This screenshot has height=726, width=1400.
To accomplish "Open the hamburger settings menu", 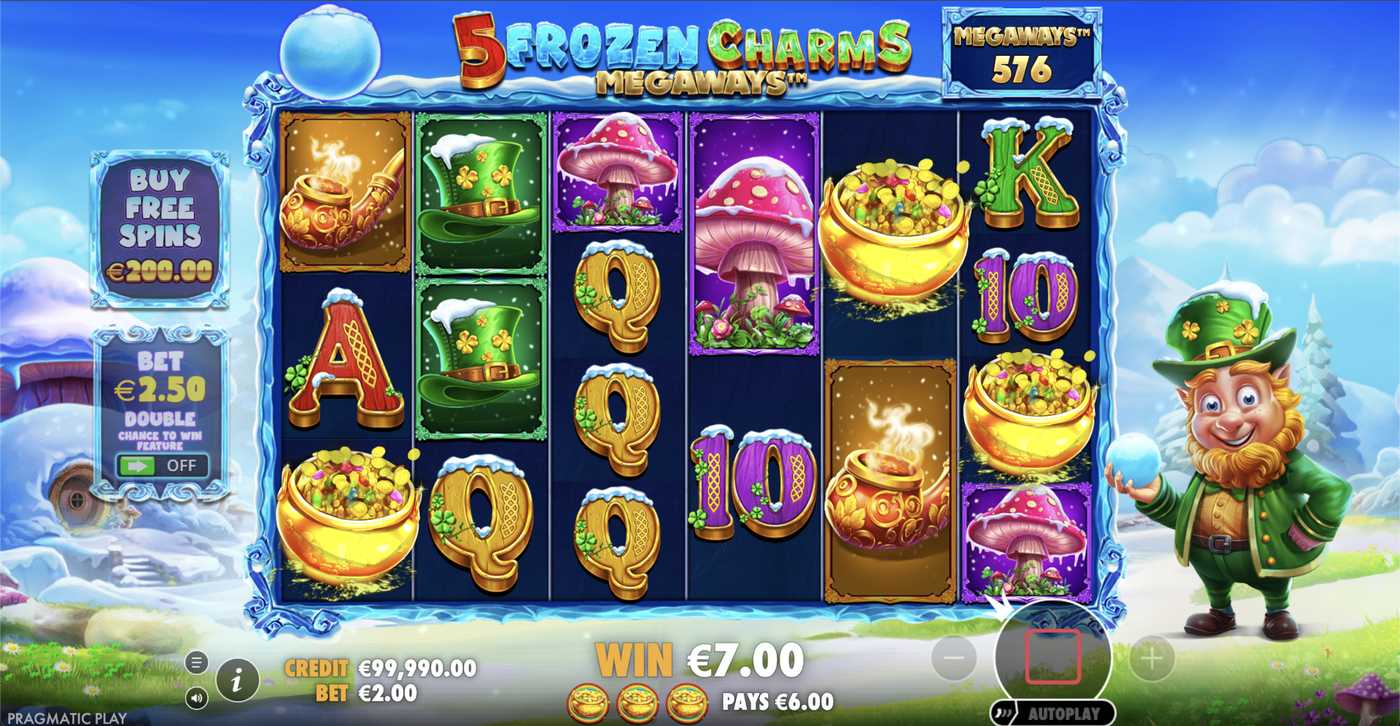I will click(x=196, y=662).
